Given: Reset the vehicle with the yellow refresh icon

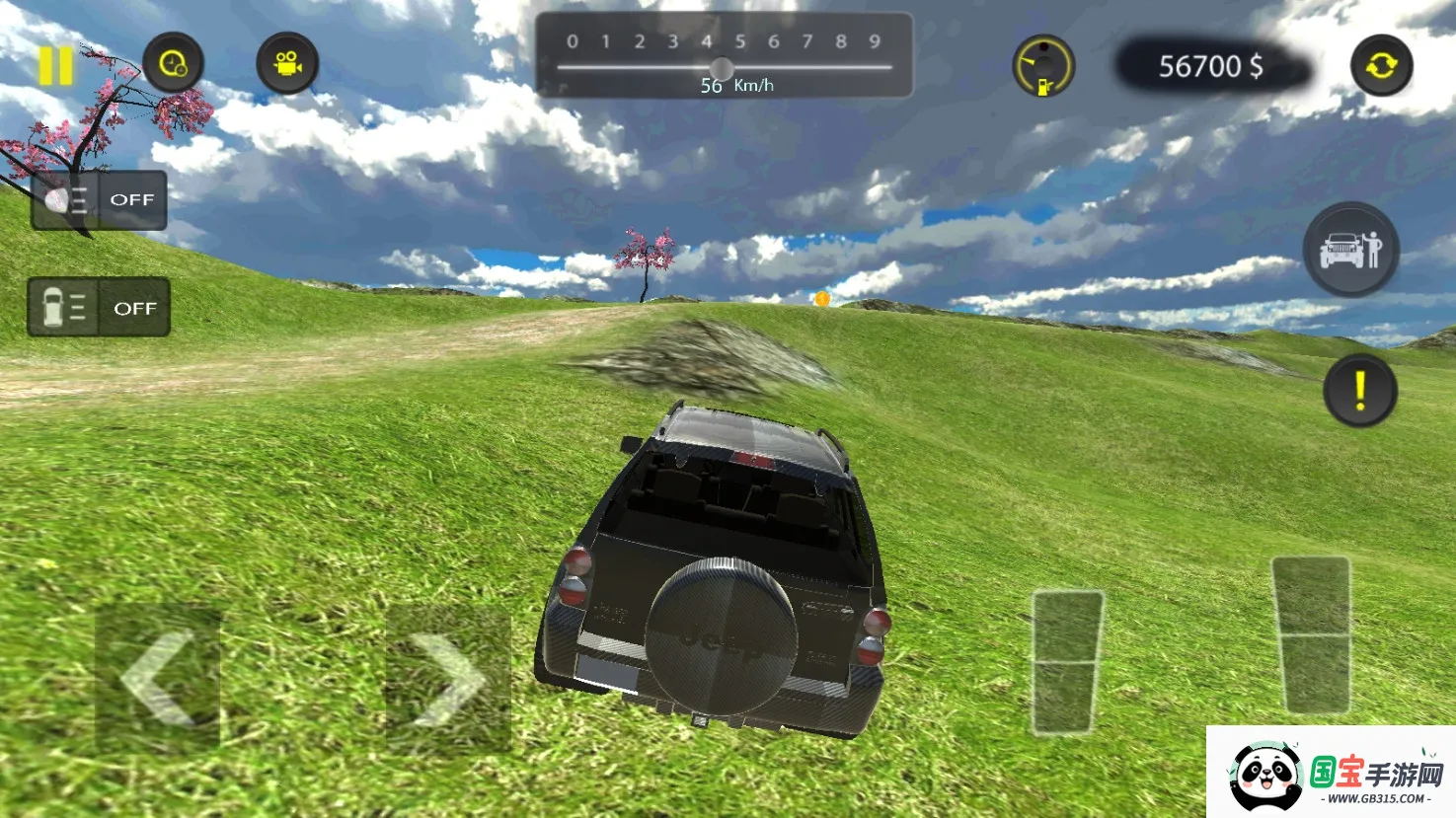Looking at the screenshot, I should [x=1380, y=66].
